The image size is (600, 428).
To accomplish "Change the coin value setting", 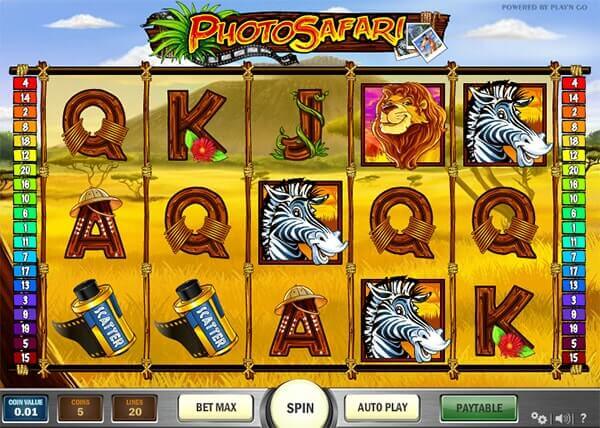I will pyautogui.click(x=23, y=408).
